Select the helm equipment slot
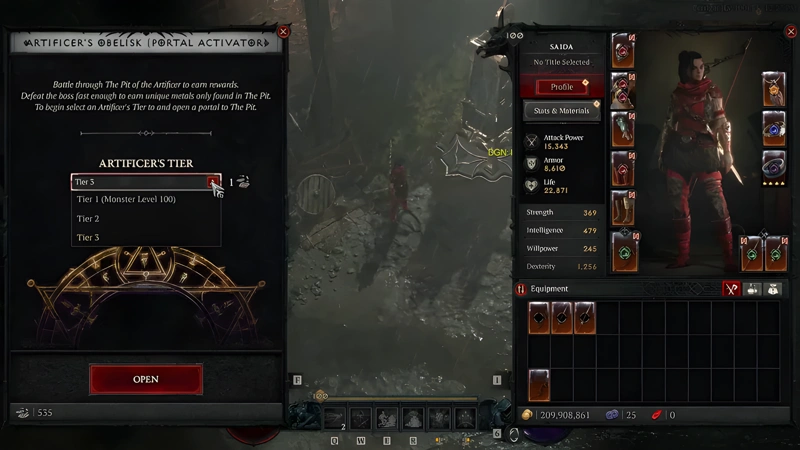This screenshot has height=450, width=800. (624, 51)
